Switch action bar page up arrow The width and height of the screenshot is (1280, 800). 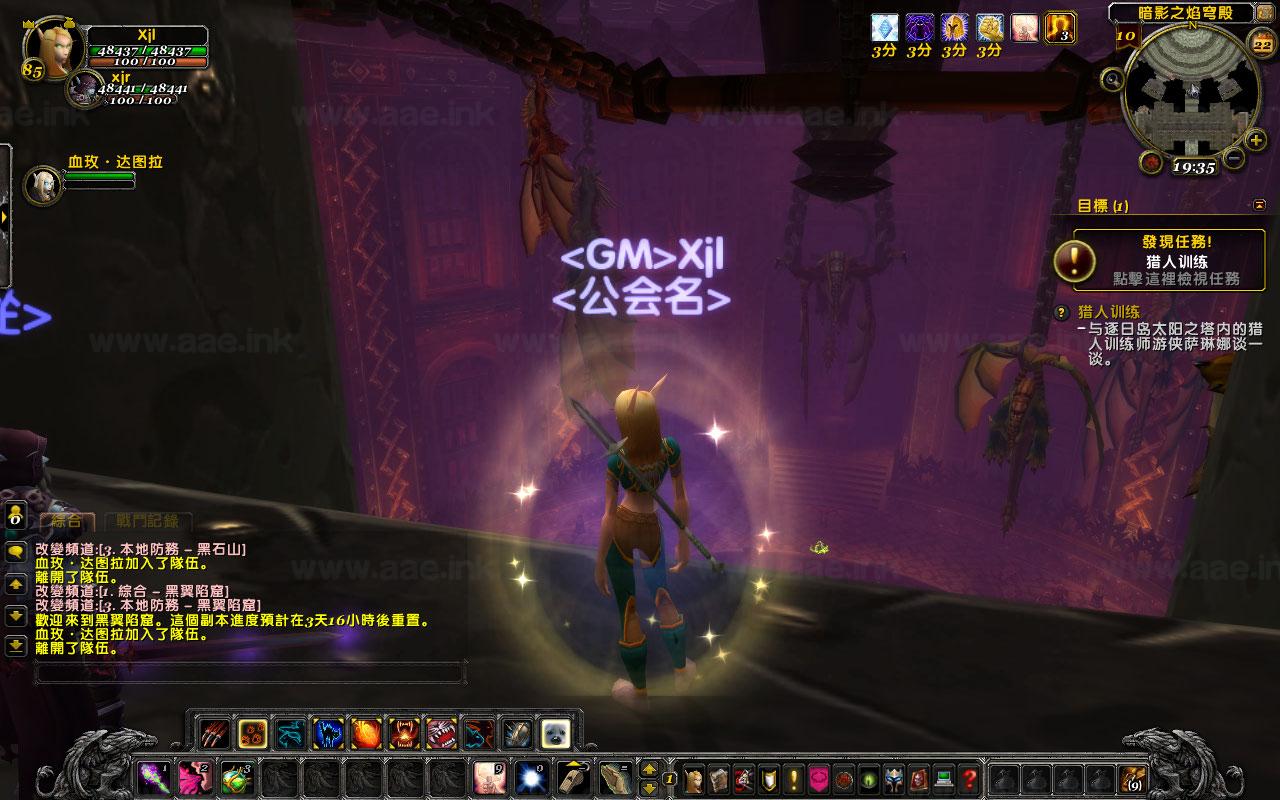649,770
